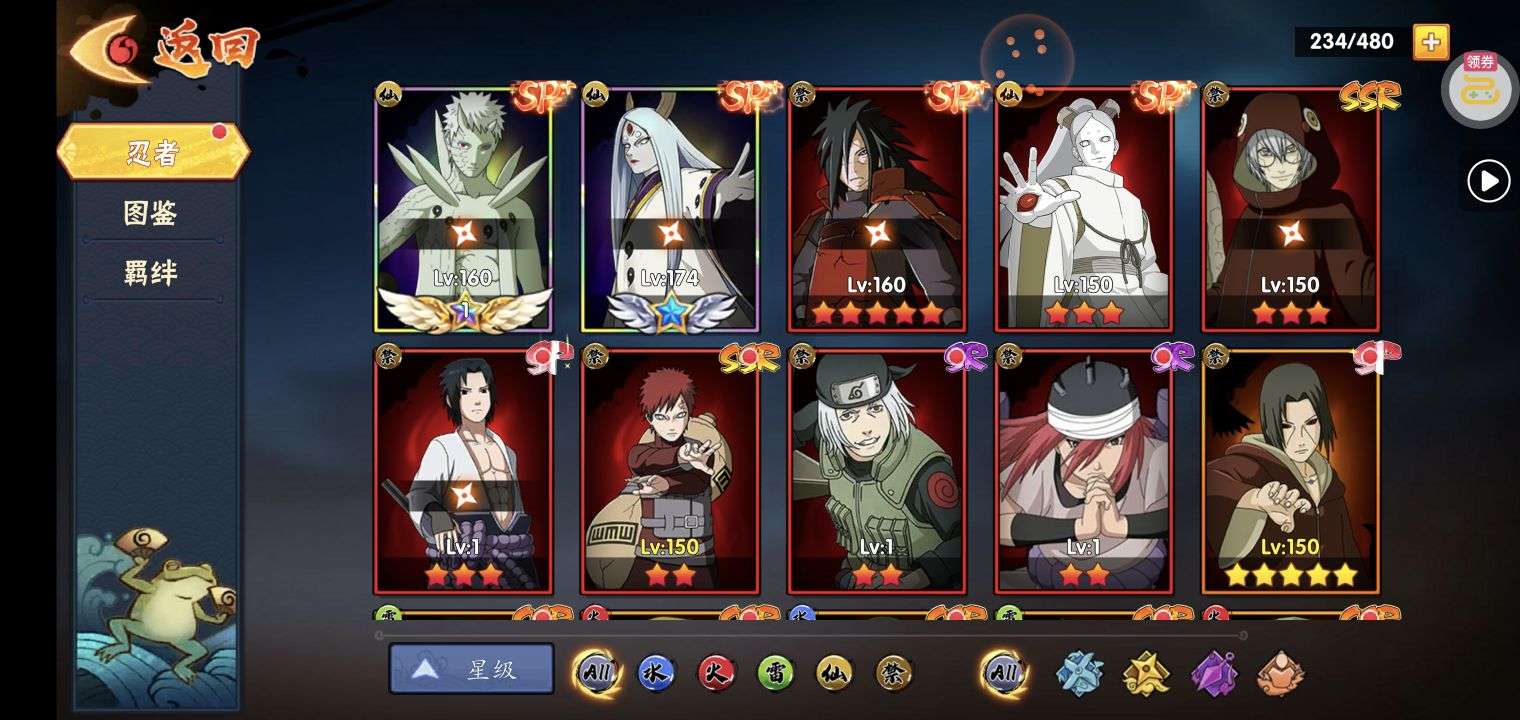Tap the 领券 coupon floating icon
This screenshot has width=1520, height=720.
point(1480,88)
